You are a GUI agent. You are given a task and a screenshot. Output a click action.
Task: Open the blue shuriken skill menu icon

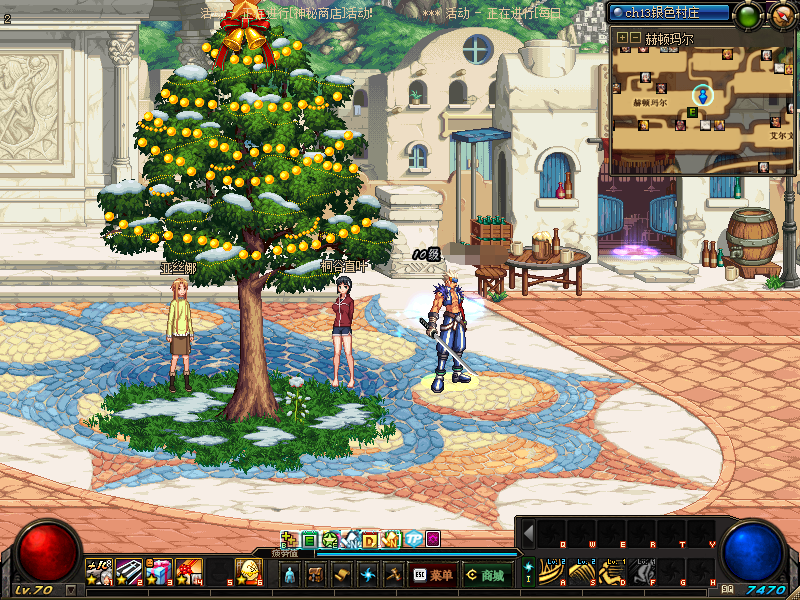368,574
